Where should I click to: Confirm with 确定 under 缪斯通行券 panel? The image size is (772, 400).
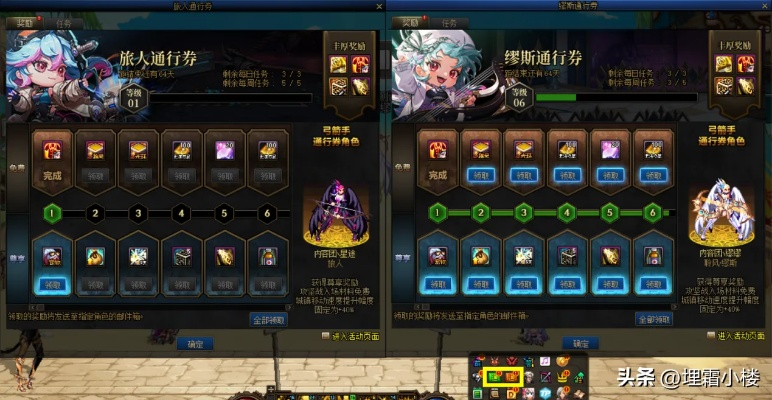pos(581,344)
